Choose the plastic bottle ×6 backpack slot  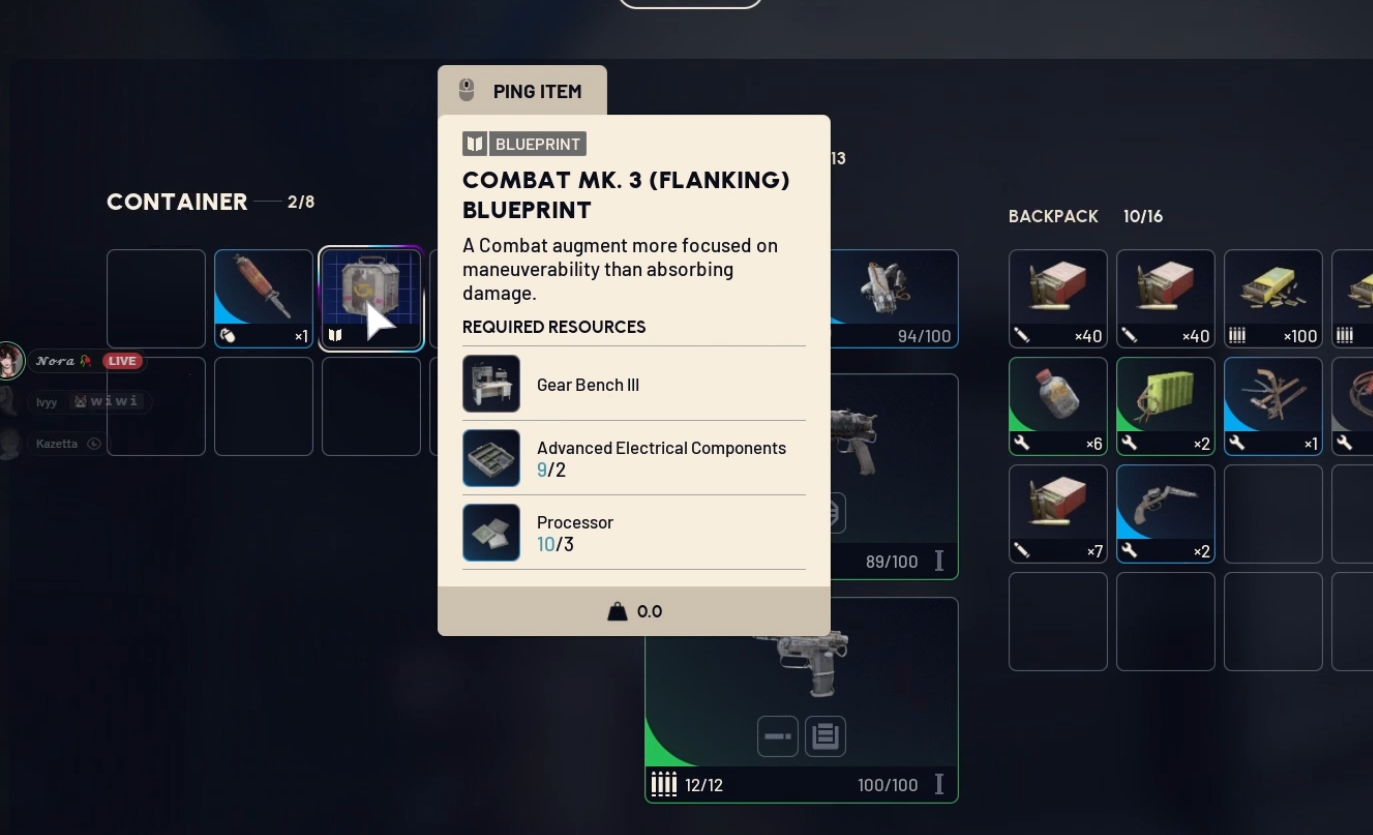click(x=1057, y=406)
